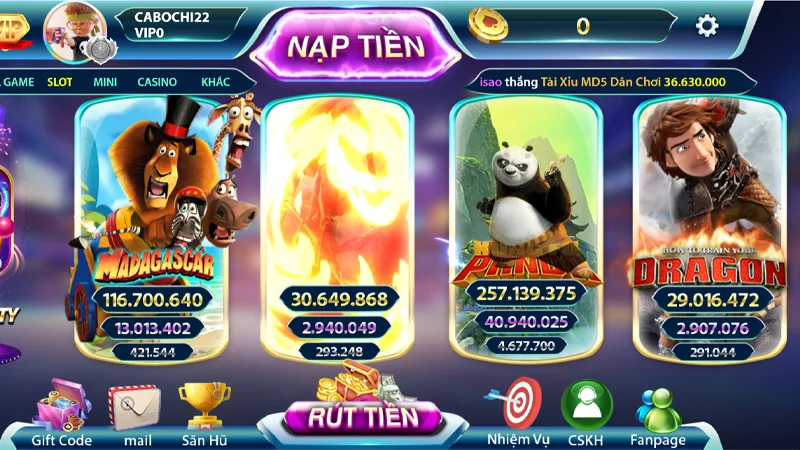Click the RÚT TIỀN withdraw button
The height and width of the screenshot is (450, 800).
[362, 415]
